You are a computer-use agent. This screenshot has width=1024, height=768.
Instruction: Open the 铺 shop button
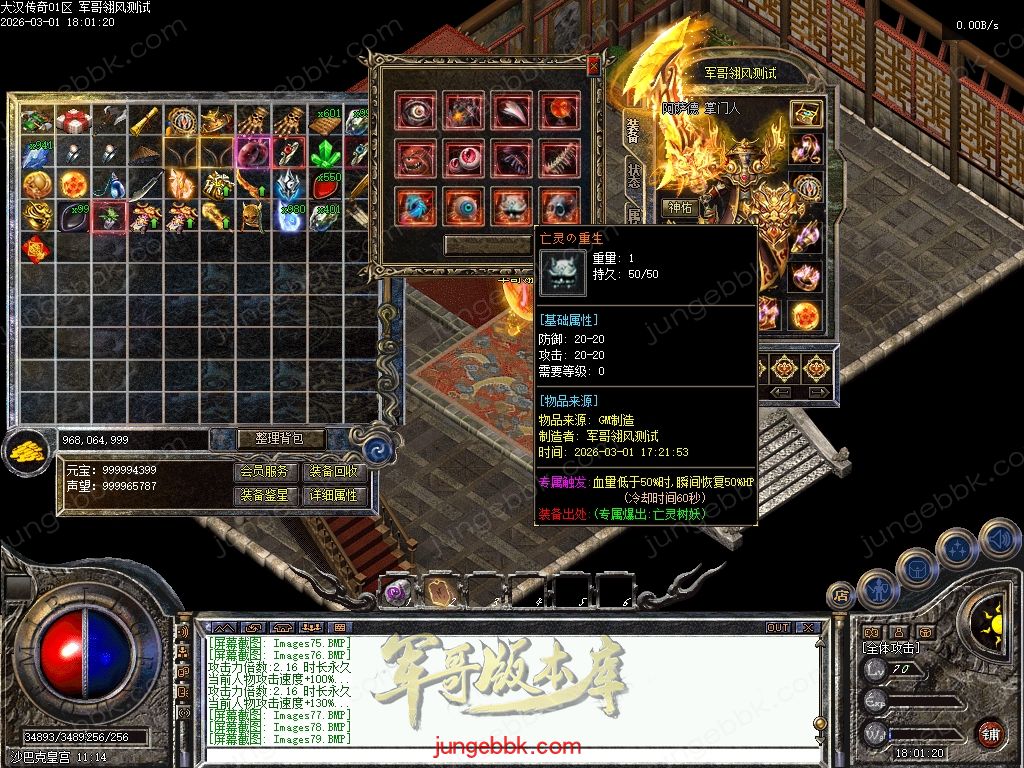pos(990,734)
